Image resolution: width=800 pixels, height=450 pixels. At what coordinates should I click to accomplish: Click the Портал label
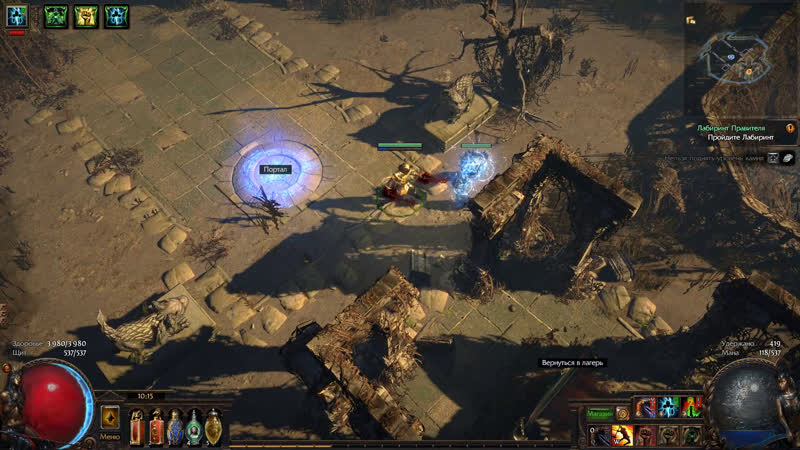click(x=275, y=170)
